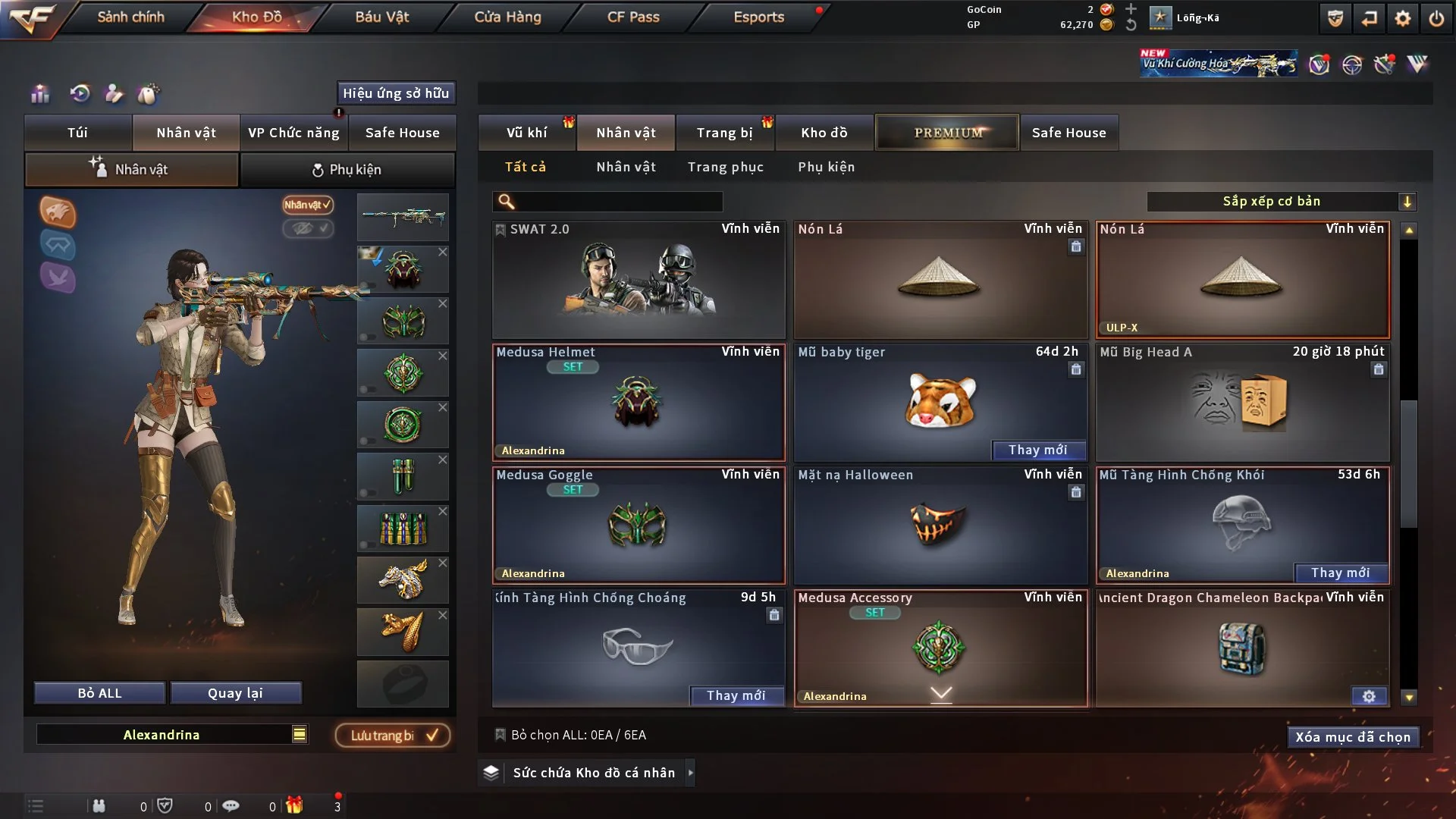
Task: Select the Medusa Helmet item
Action: pos(639,403)
